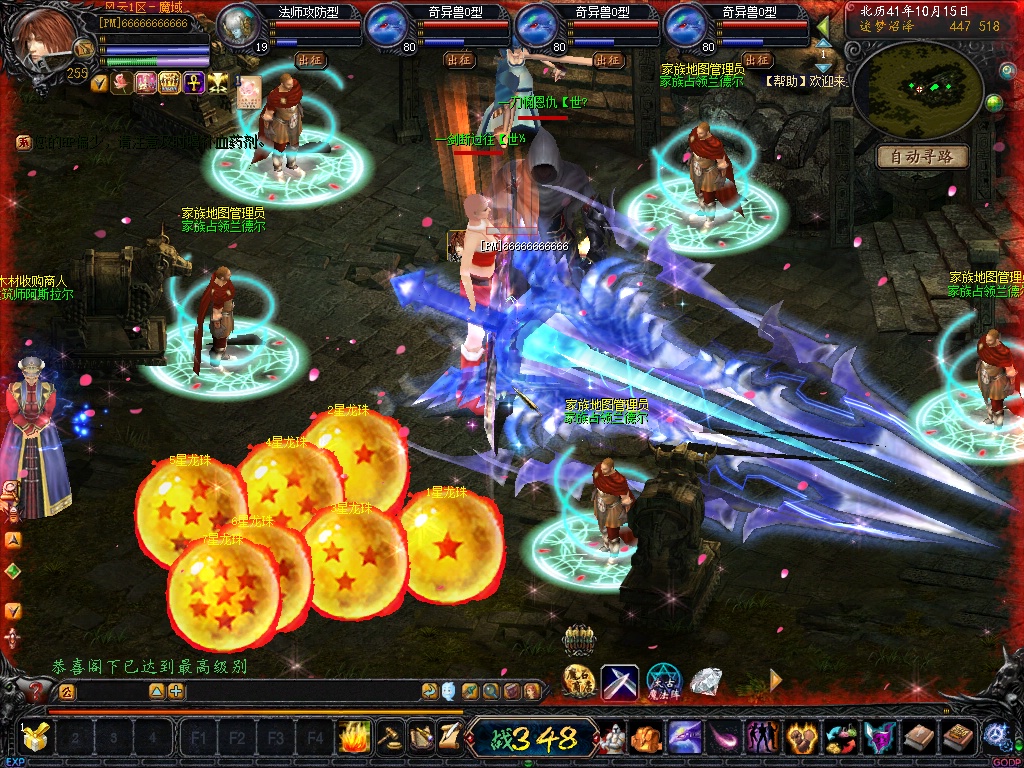Open the red question mark help button
Screen dimensions: 1024x768
point(37,691)
